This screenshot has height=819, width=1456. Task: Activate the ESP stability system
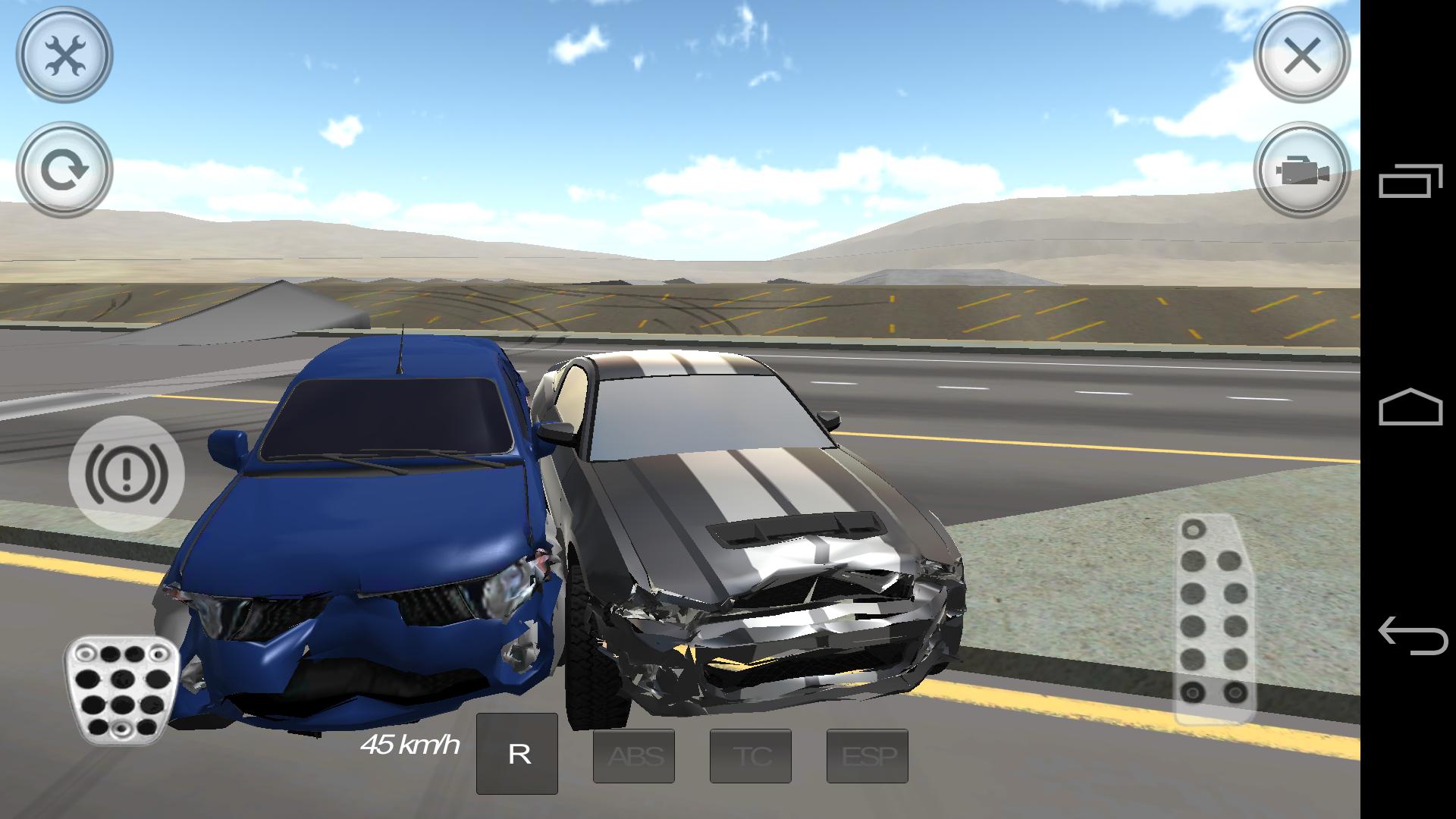(x=868, y=755)
